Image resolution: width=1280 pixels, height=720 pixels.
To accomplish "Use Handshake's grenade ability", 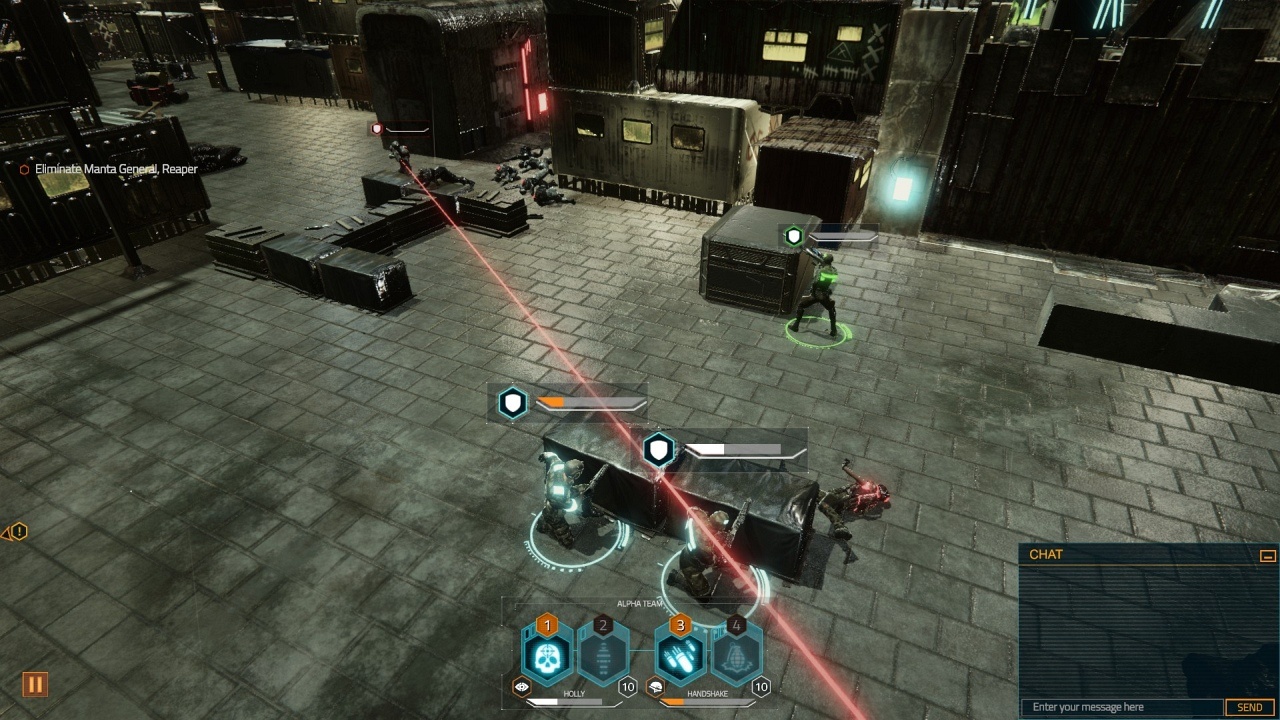I will [737, 655].
